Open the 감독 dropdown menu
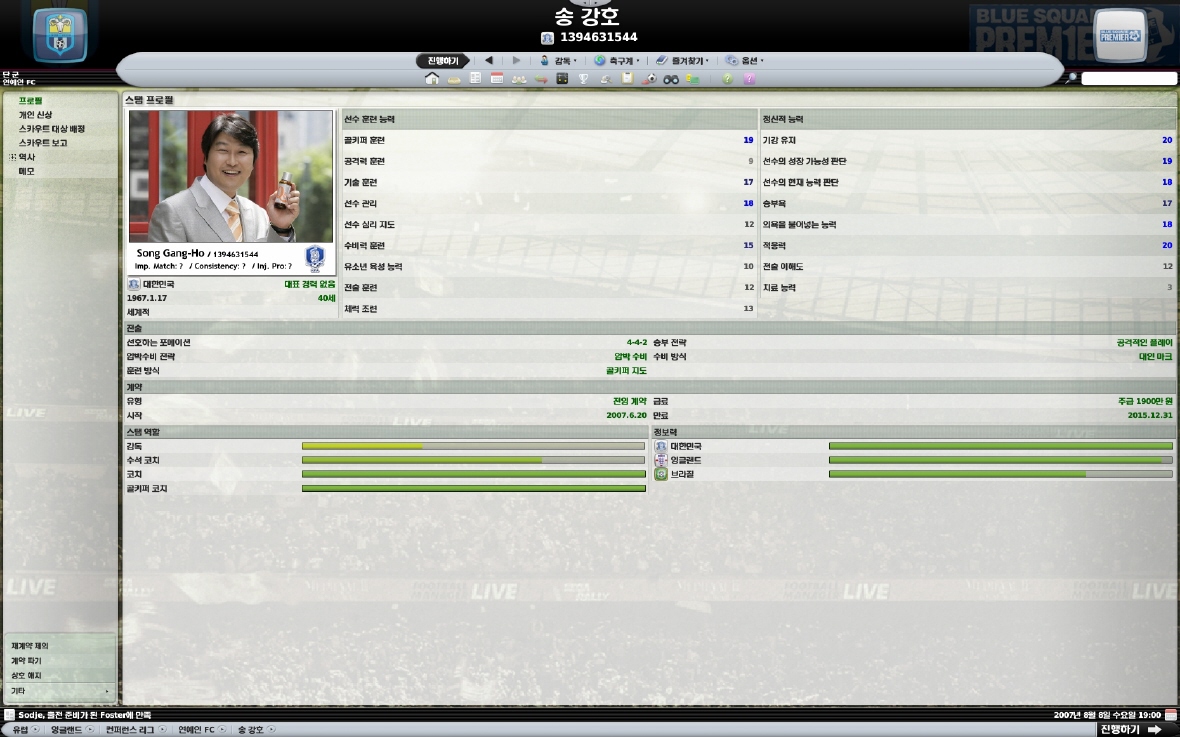 [x=558, y=60]
